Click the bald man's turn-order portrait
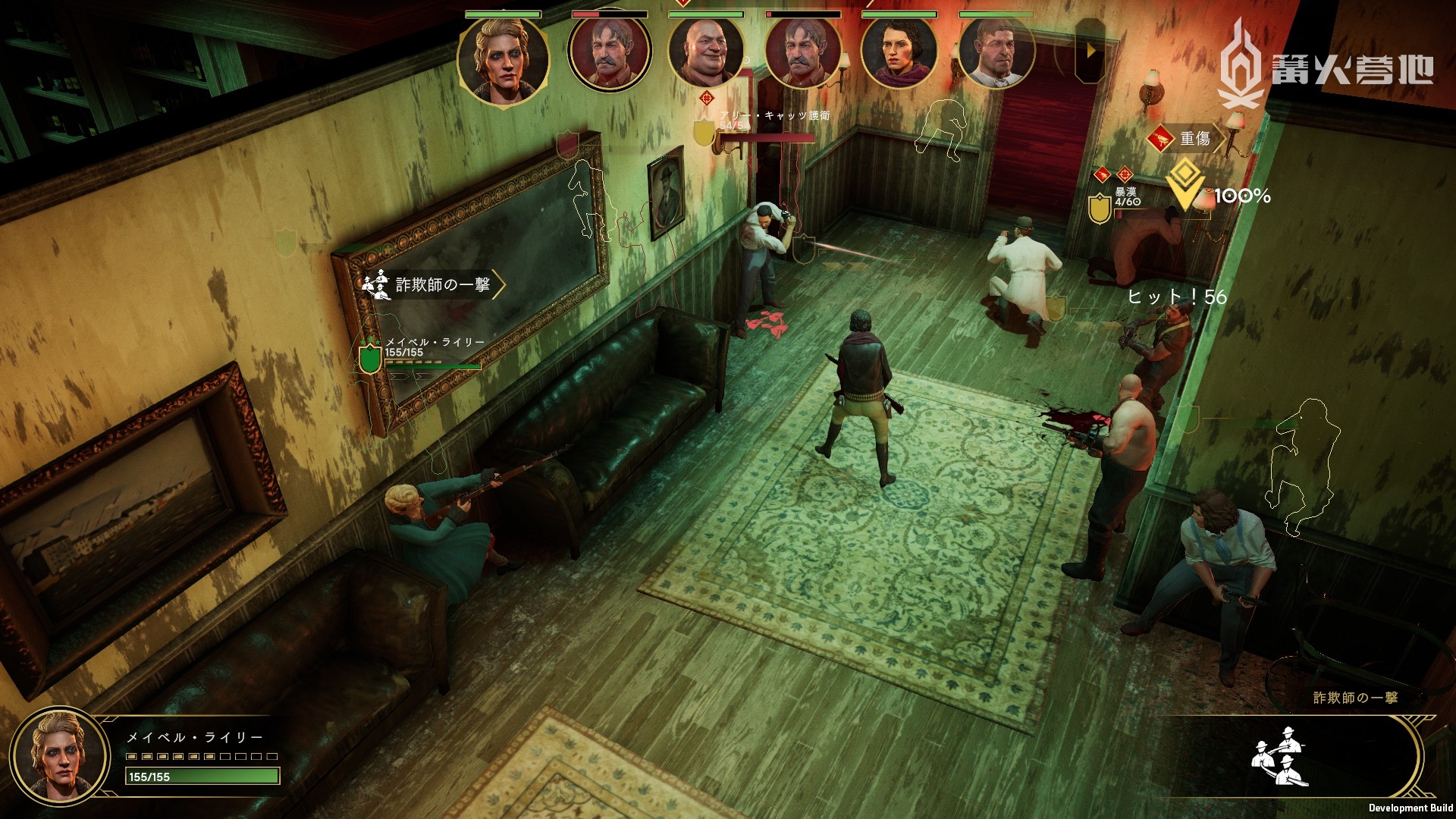This screenshot has height=819, width=1456. [x=705, y=52]
